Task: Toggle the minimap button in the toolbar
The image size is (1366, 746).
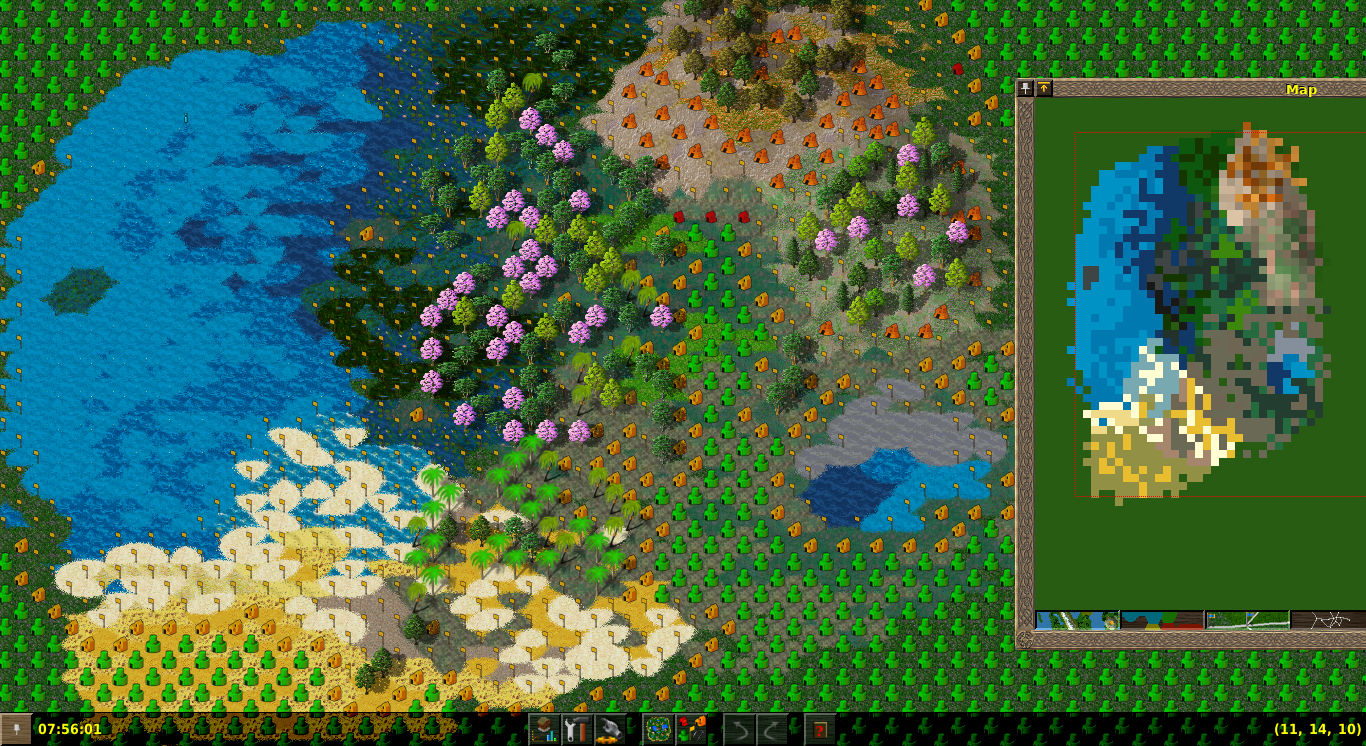Action: (x=658, y=729)
